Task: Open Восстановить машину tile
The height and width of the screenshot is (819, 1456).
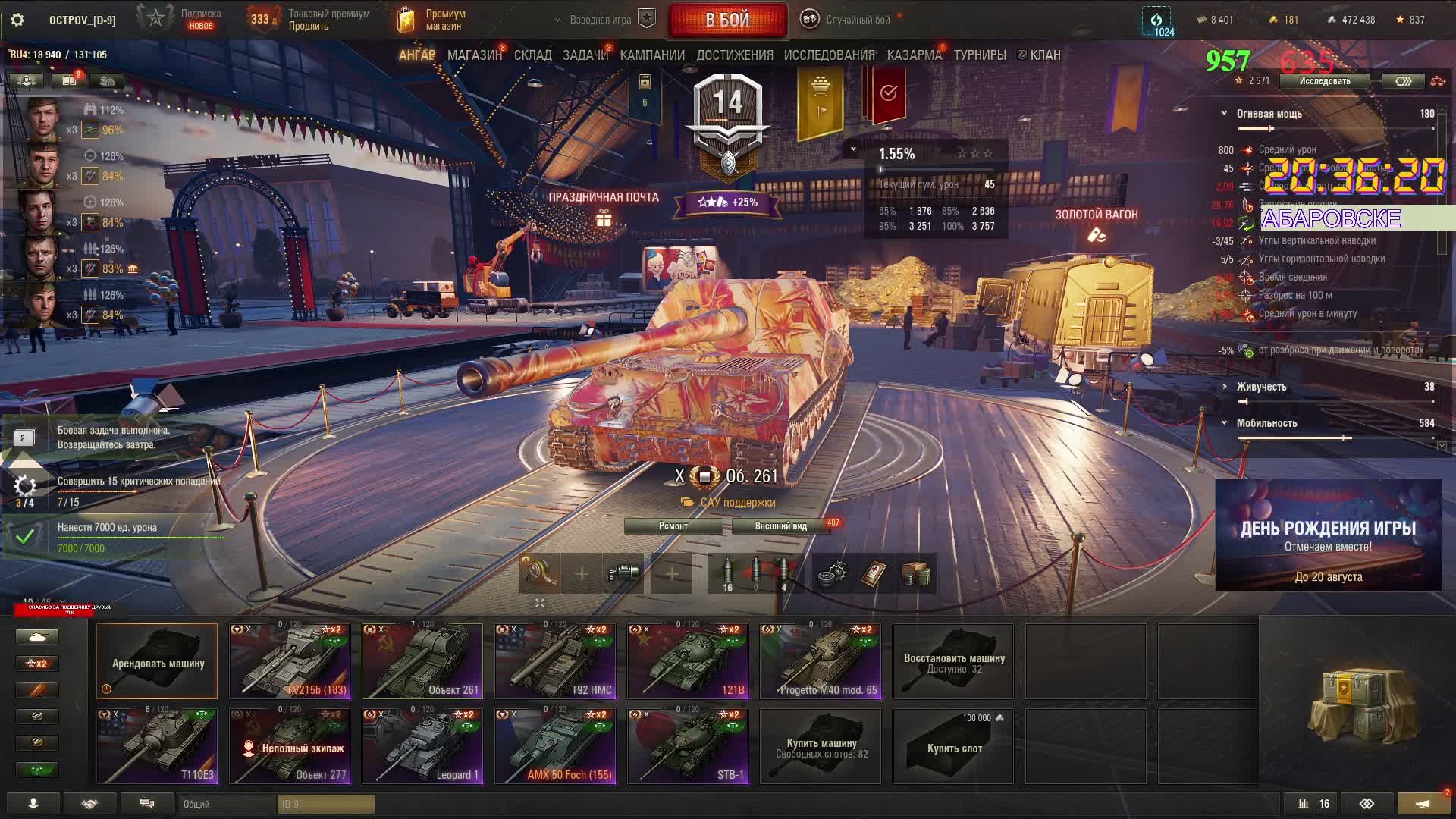Action: point(953,661)
